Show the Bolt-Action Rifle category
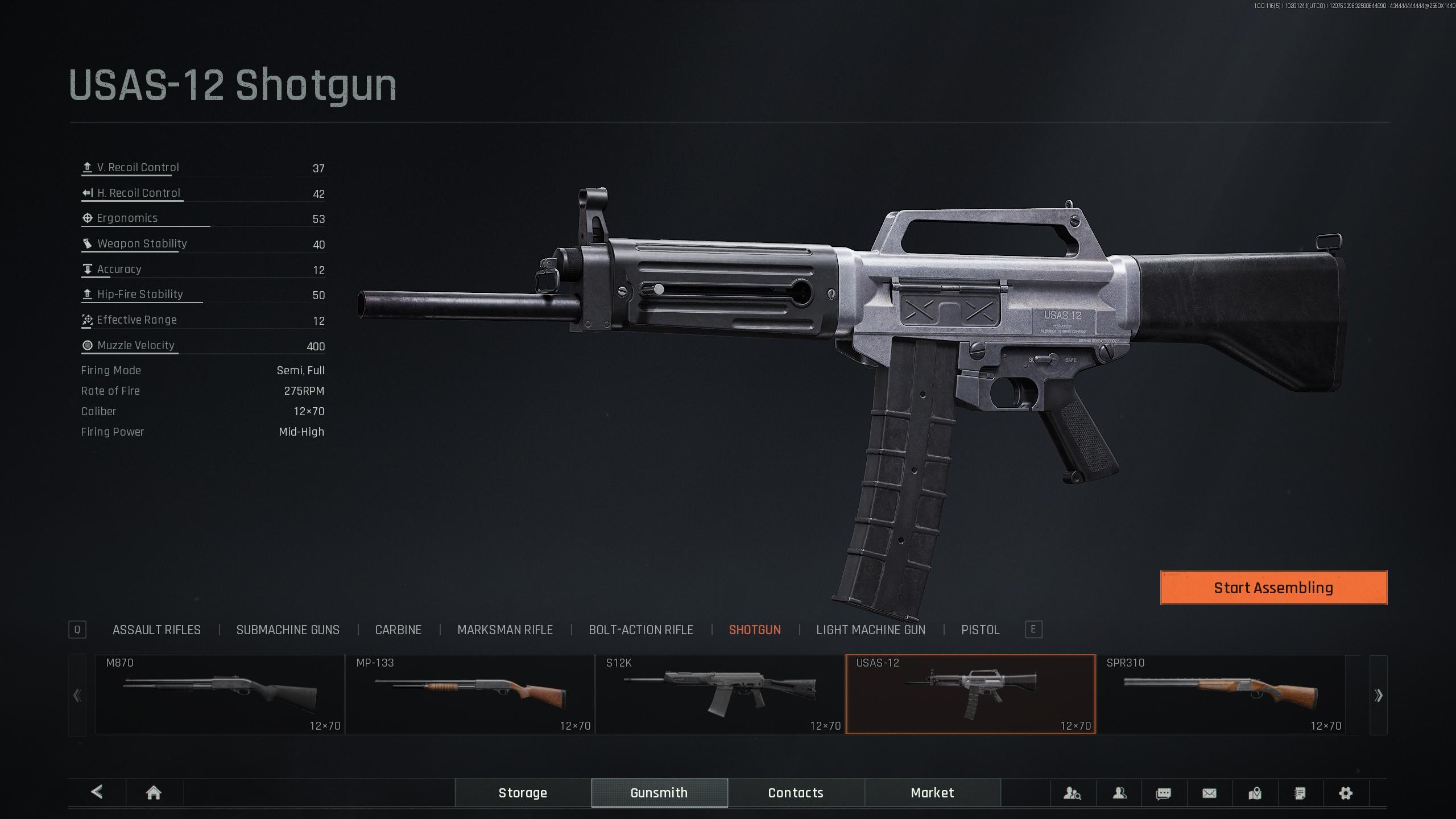Image resolution: width=1456 pixels, height=819 pixels. [640, 630]
